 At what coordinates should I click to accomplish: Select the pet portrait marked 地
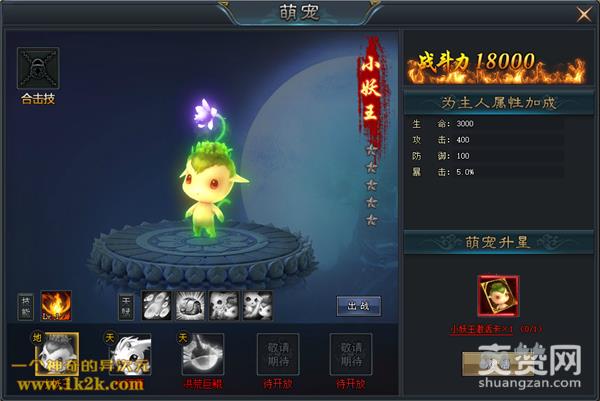tap(55, 354)
